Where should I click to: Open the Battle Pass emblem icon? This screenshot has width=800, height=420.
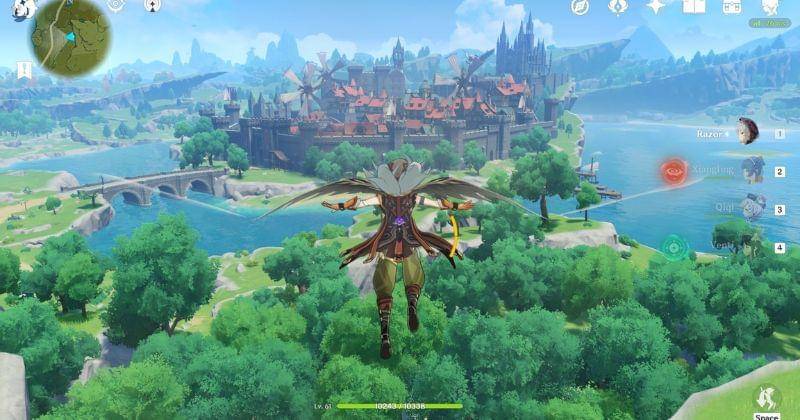click(618, 7)
